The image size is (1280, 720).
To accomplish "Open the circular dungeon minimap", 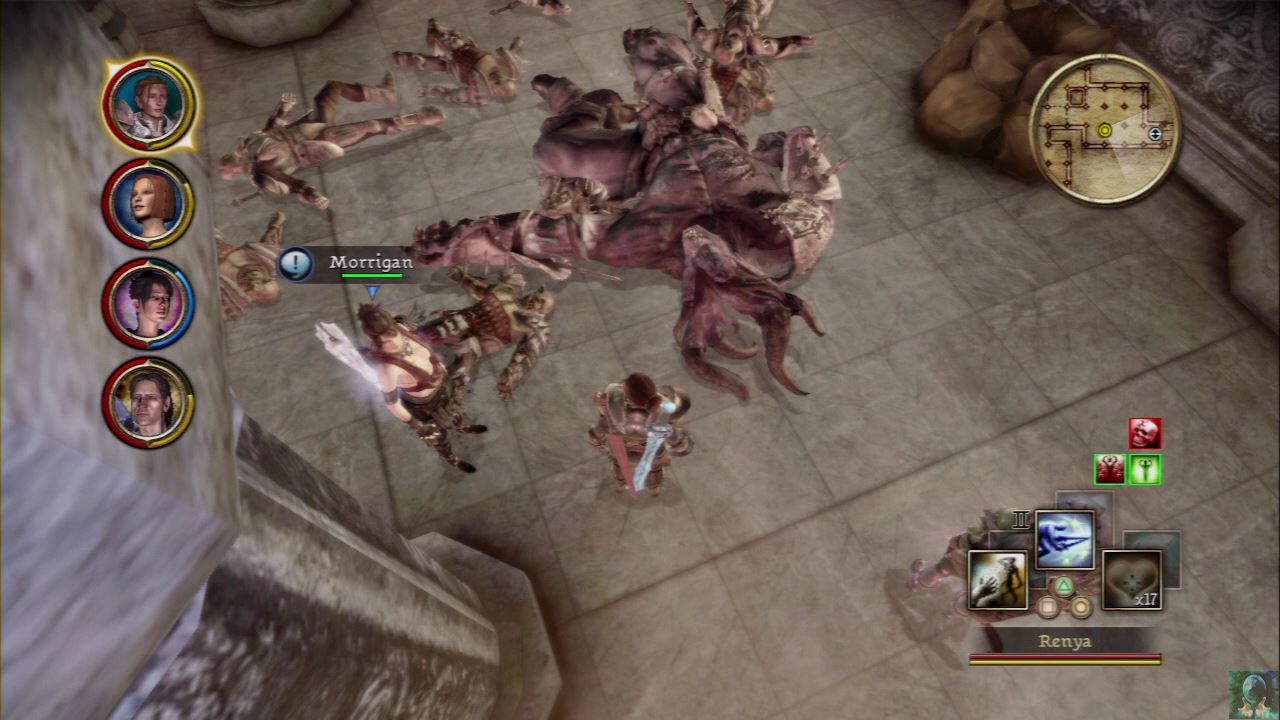I will 1104,129.
